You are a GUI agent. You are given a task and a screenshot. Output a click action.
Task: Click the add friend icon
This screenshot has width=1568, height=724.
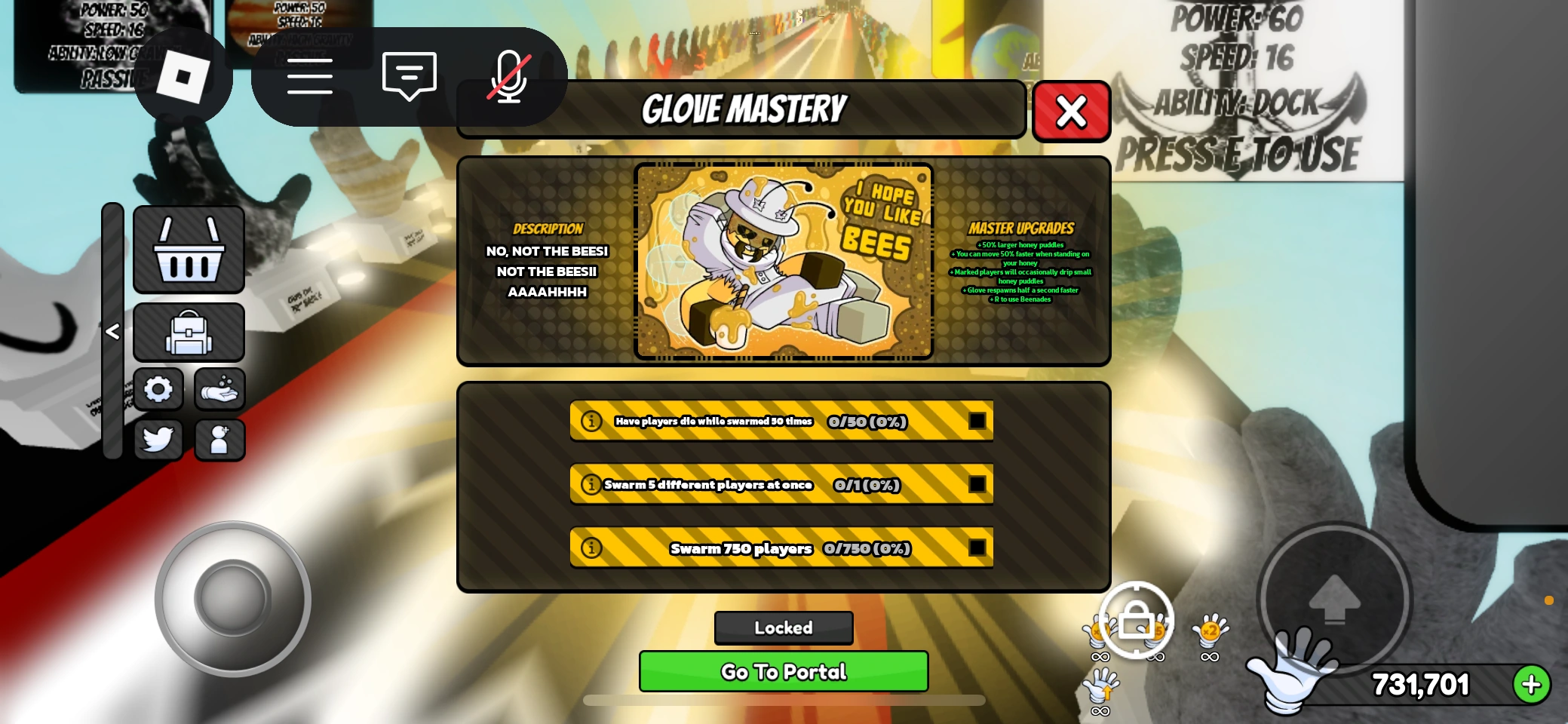[219, 440]
